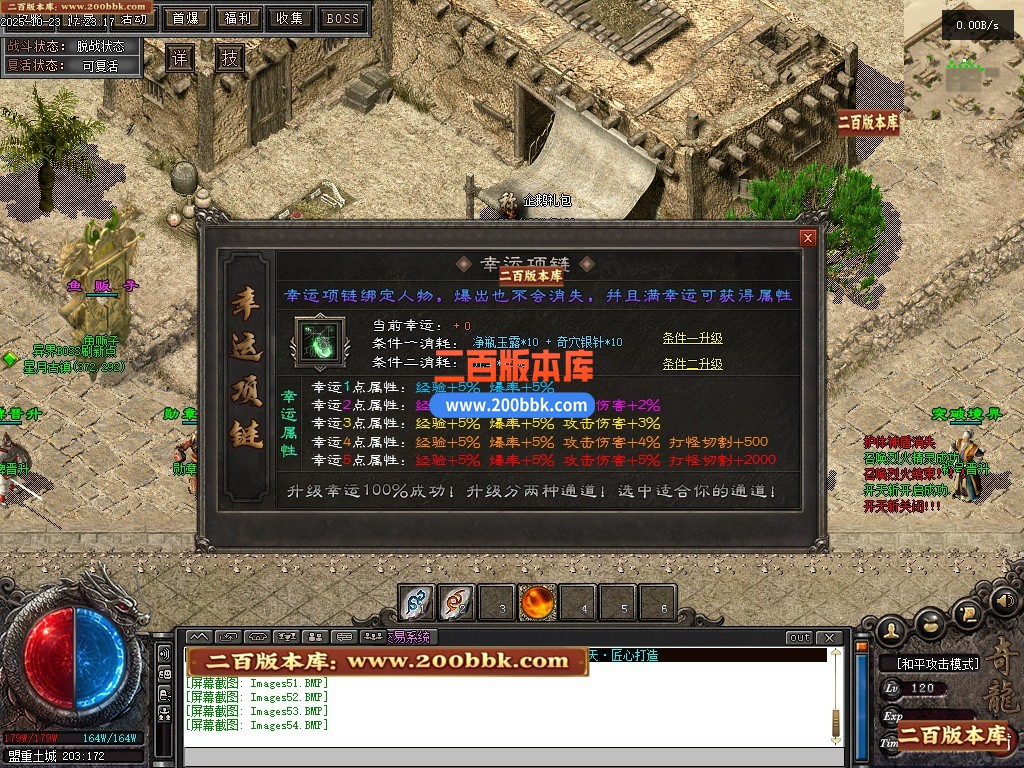Click the 详 details button
The height and width of the screenshot is (768, 1024).
point(179,59)
